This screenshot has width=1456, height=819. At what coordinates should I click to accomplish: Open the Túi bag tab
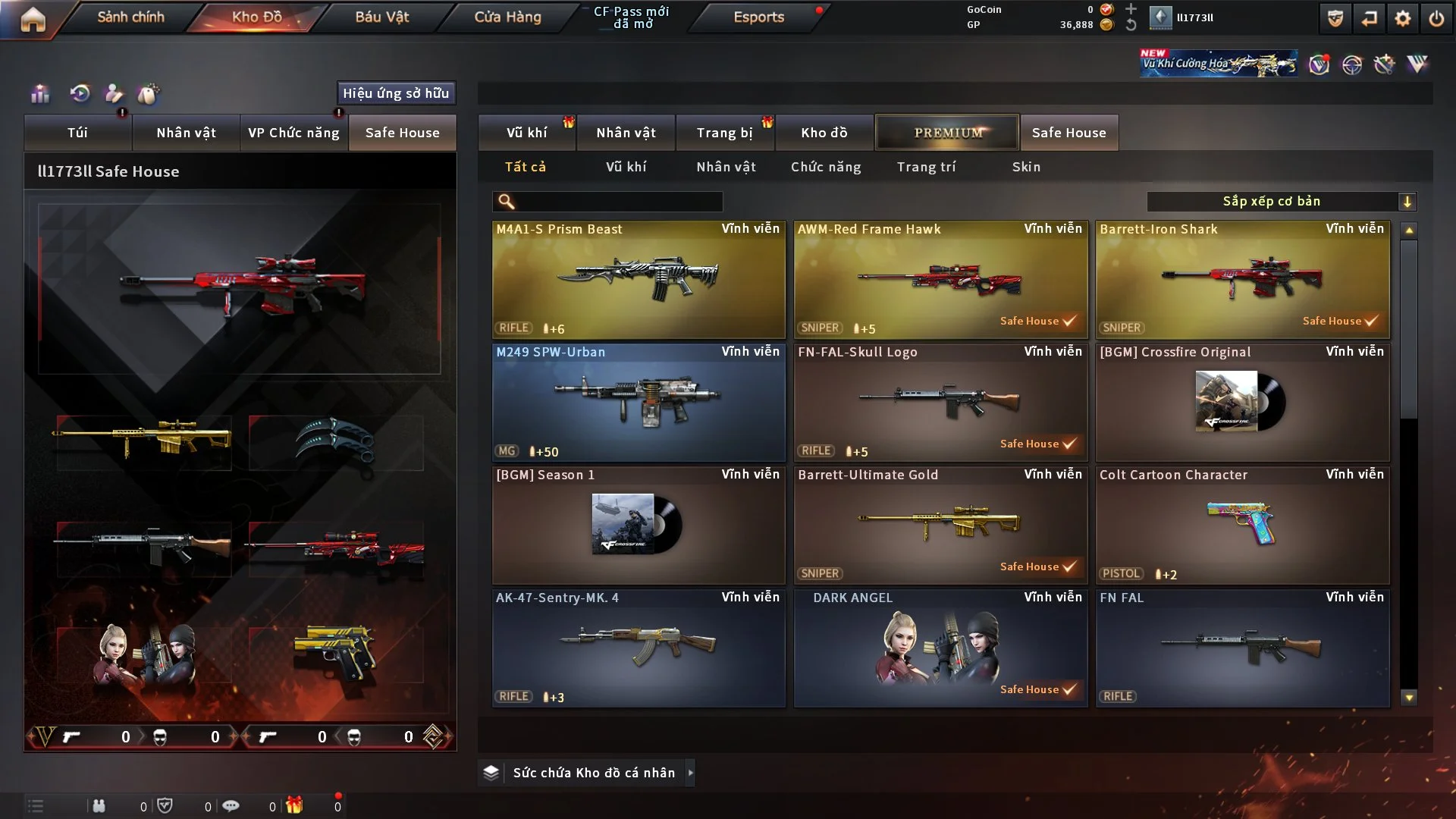(77, 133)
